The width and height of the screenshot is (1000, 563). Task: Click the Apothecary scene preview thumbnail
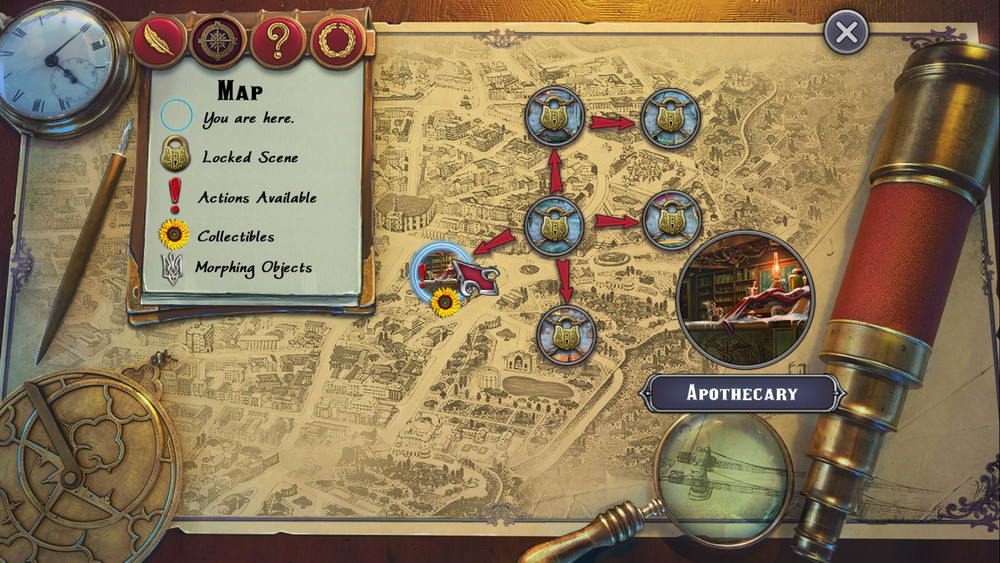click(745, 299)
